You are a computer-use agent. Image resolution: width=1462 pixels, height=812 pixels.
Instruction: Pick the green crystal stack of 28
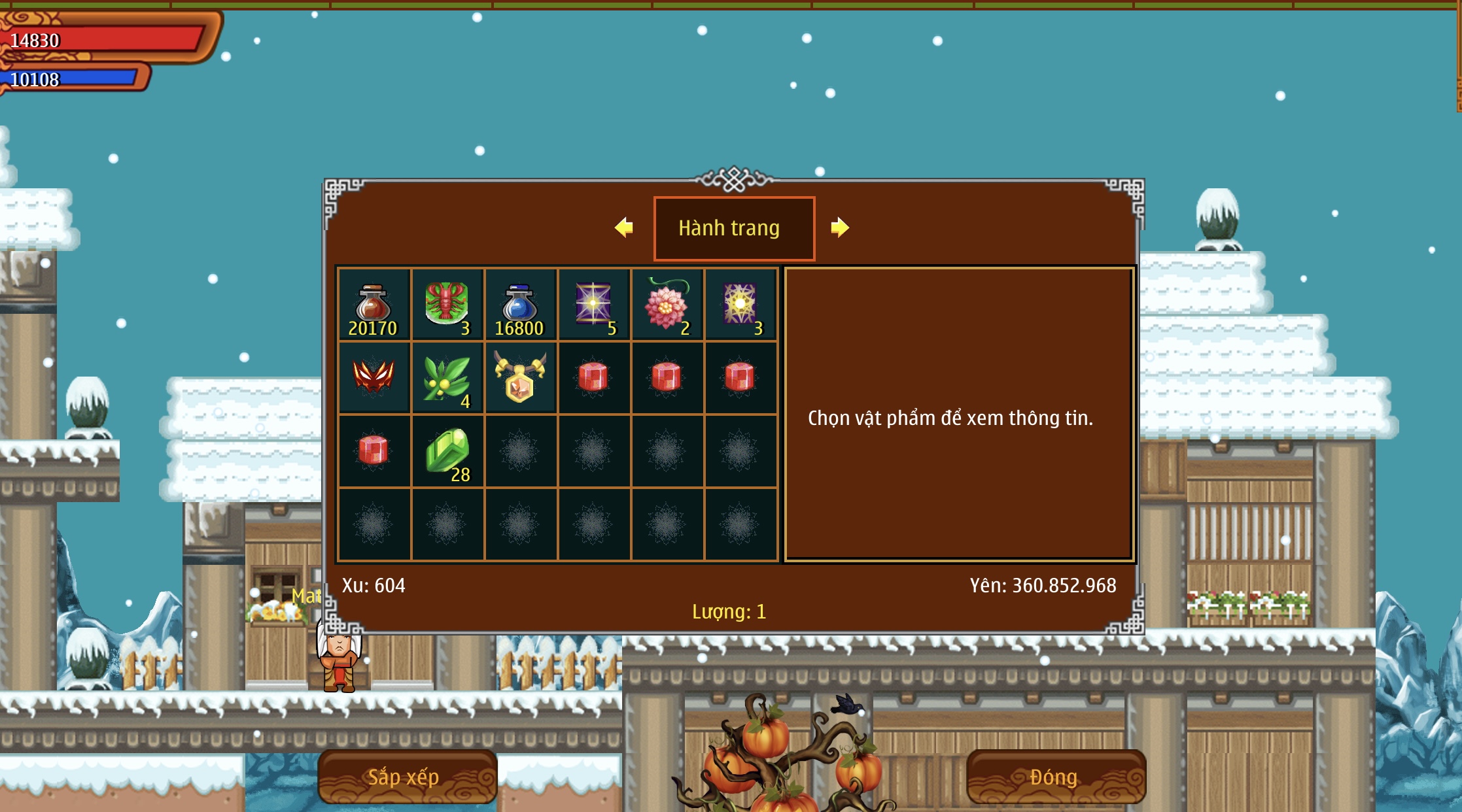[447, 451]
